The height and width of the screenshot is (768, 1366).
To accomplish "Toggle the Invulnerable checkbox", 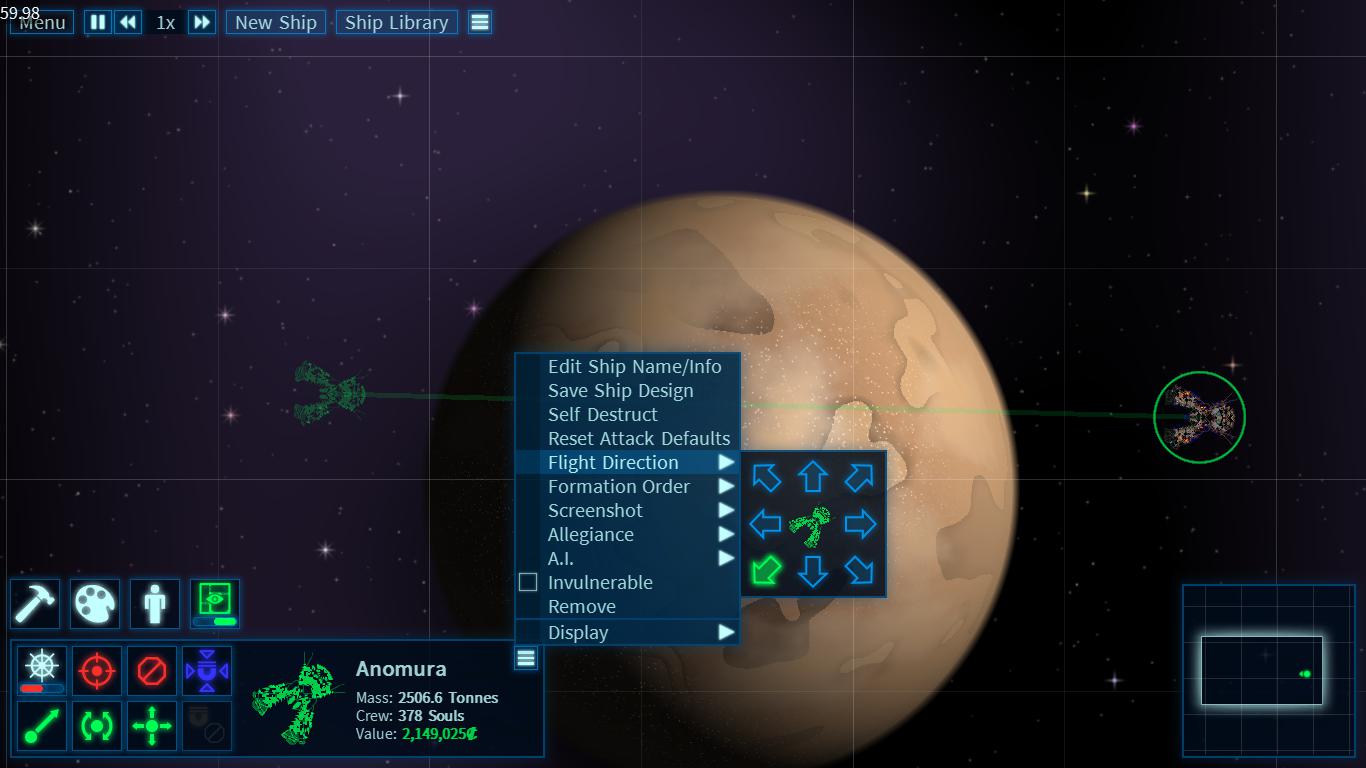I will [528, 582].
